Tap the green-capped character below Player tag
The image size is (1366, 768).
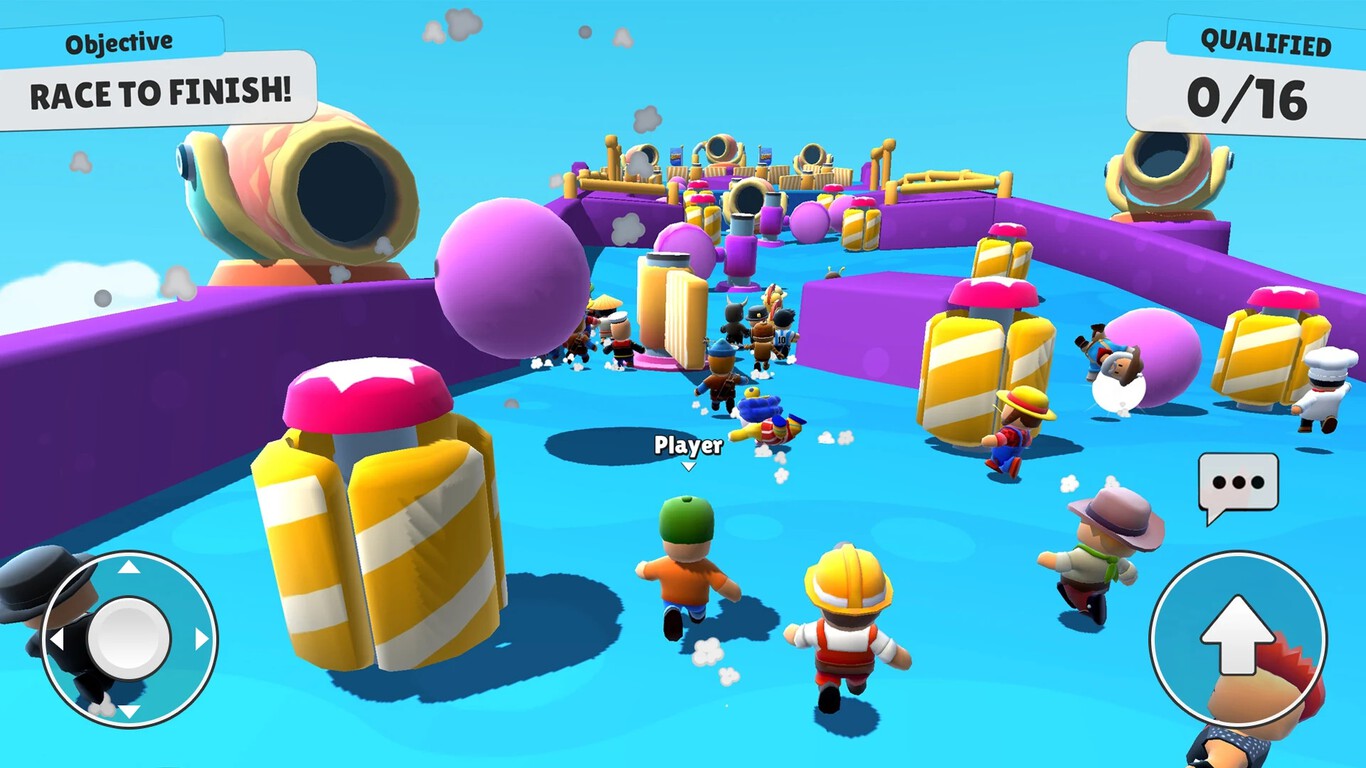point(687,570)
